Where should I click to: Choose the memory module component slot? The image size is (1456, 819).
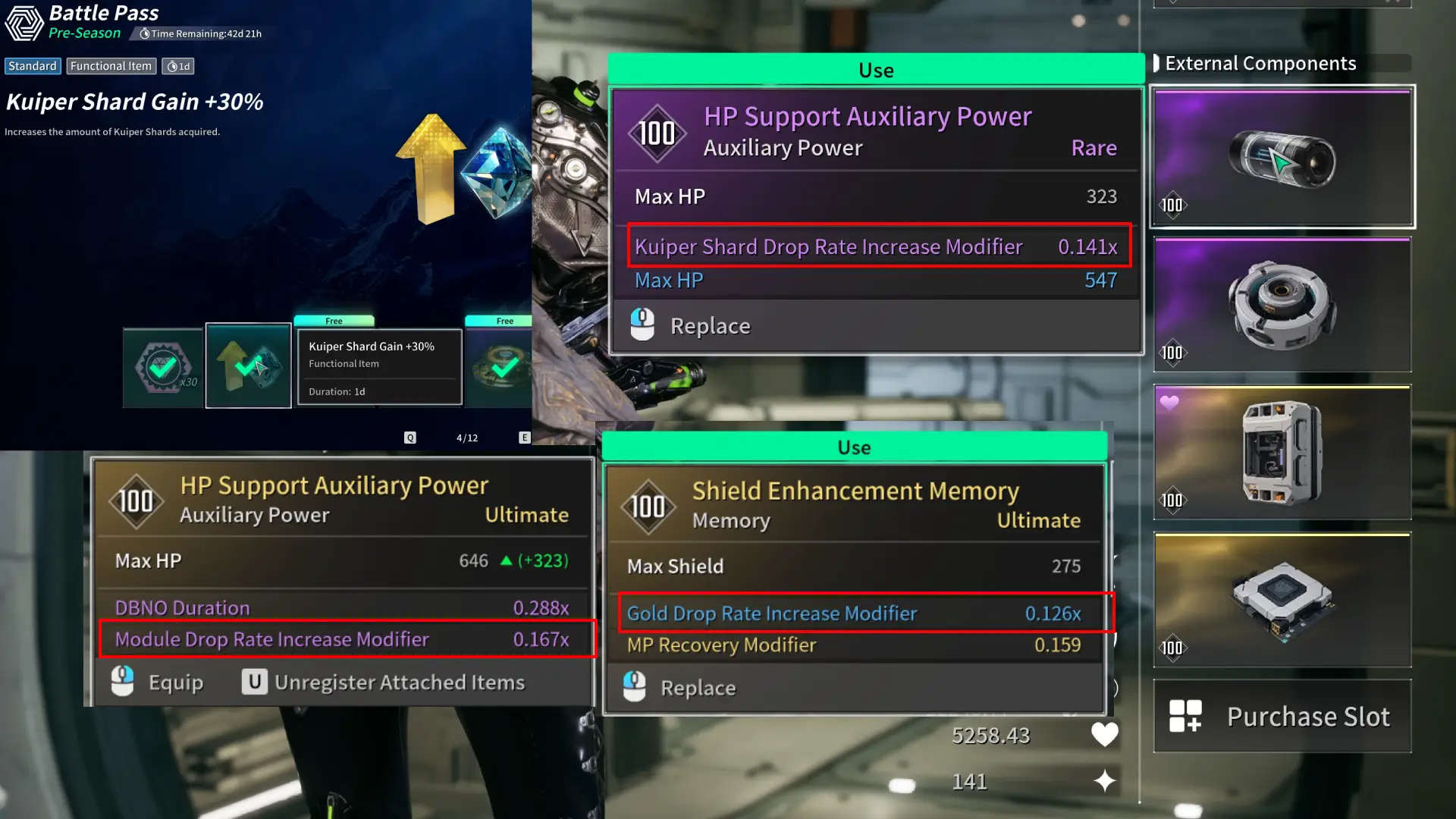point(1282,453)
